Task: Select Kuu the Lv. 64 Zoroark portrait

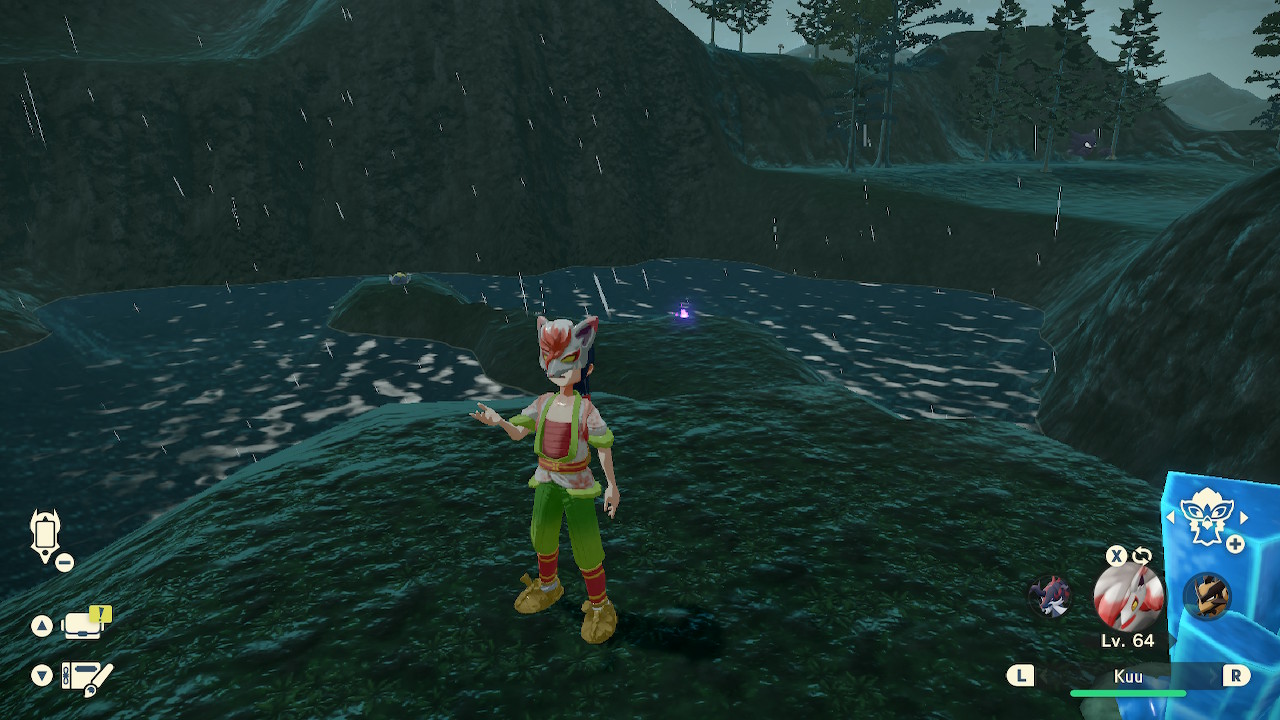Action: tap(1128, 596)
